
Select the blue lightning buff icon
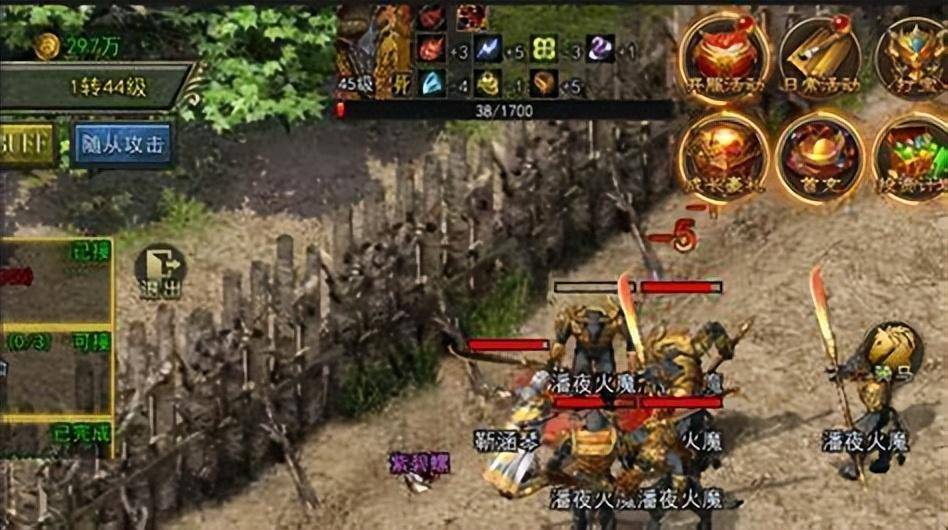[489, 49]
